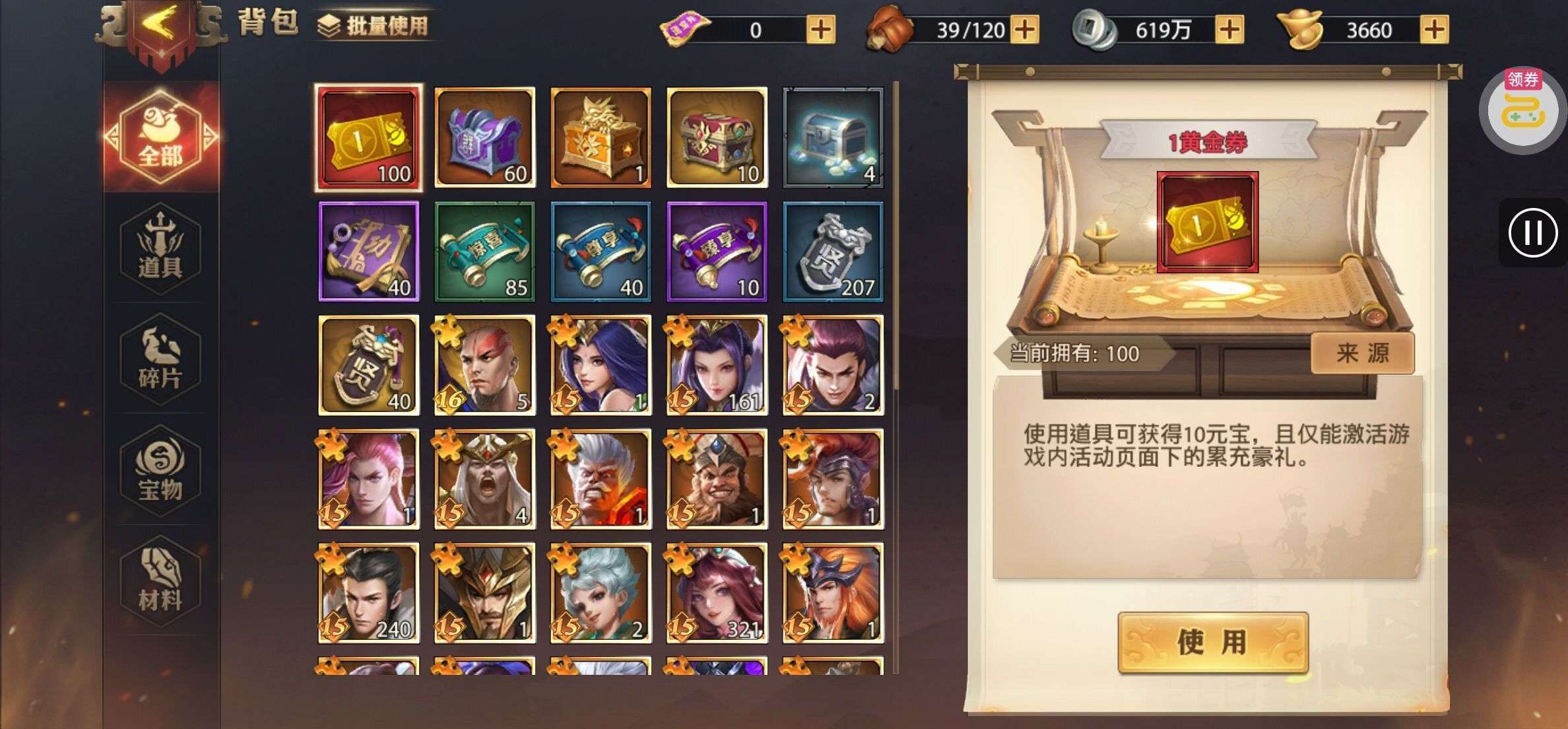The width and height of the screenshot is (1568, 729).
Task: Switch to the 道具 items tab
Action: (x=160, y=248)
